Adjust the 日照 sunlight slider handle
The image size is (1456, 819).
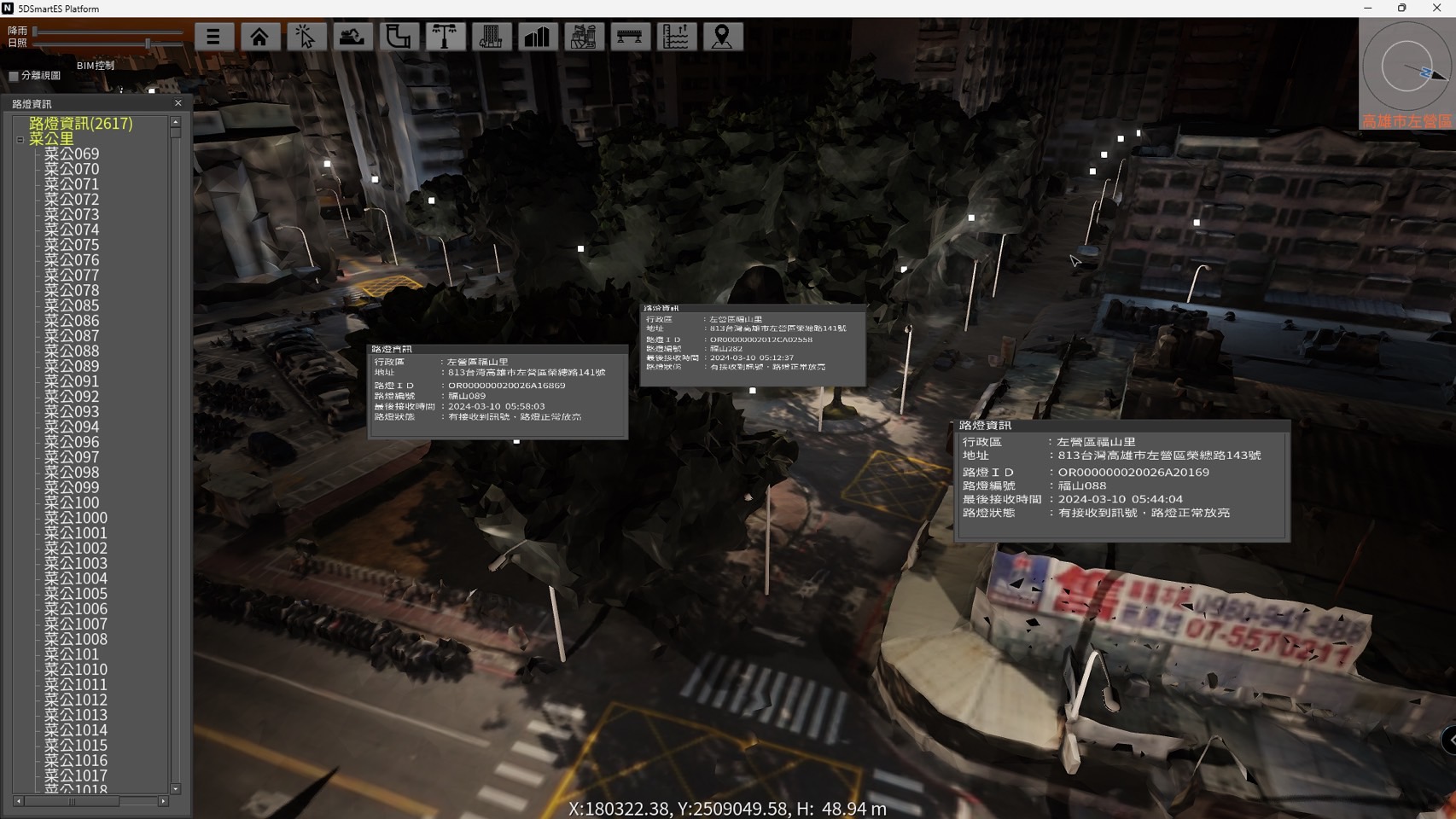(148, 43)
